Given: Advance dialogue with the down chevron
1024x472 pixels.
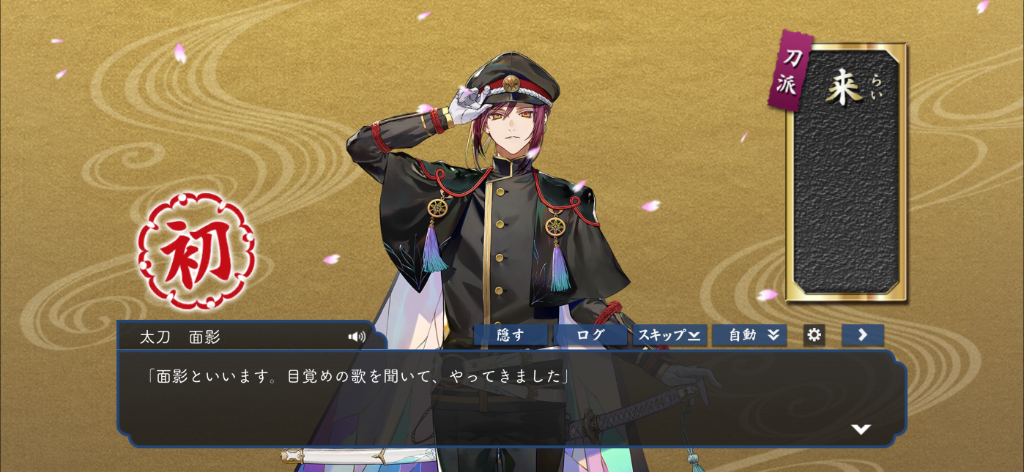Looking at the screenshot, I should point(860,429).
